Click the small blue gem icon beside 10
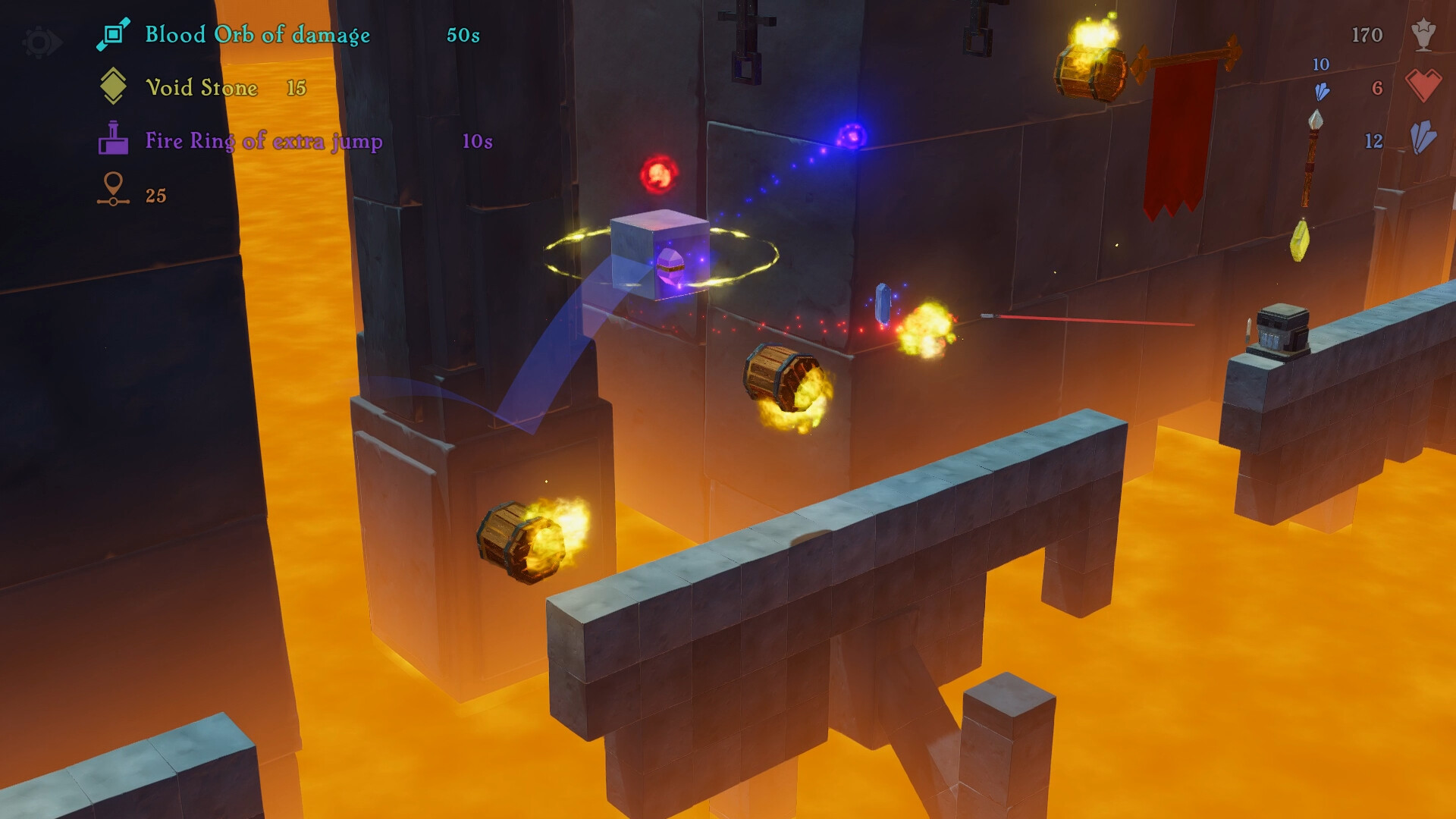 [1323, 91]
